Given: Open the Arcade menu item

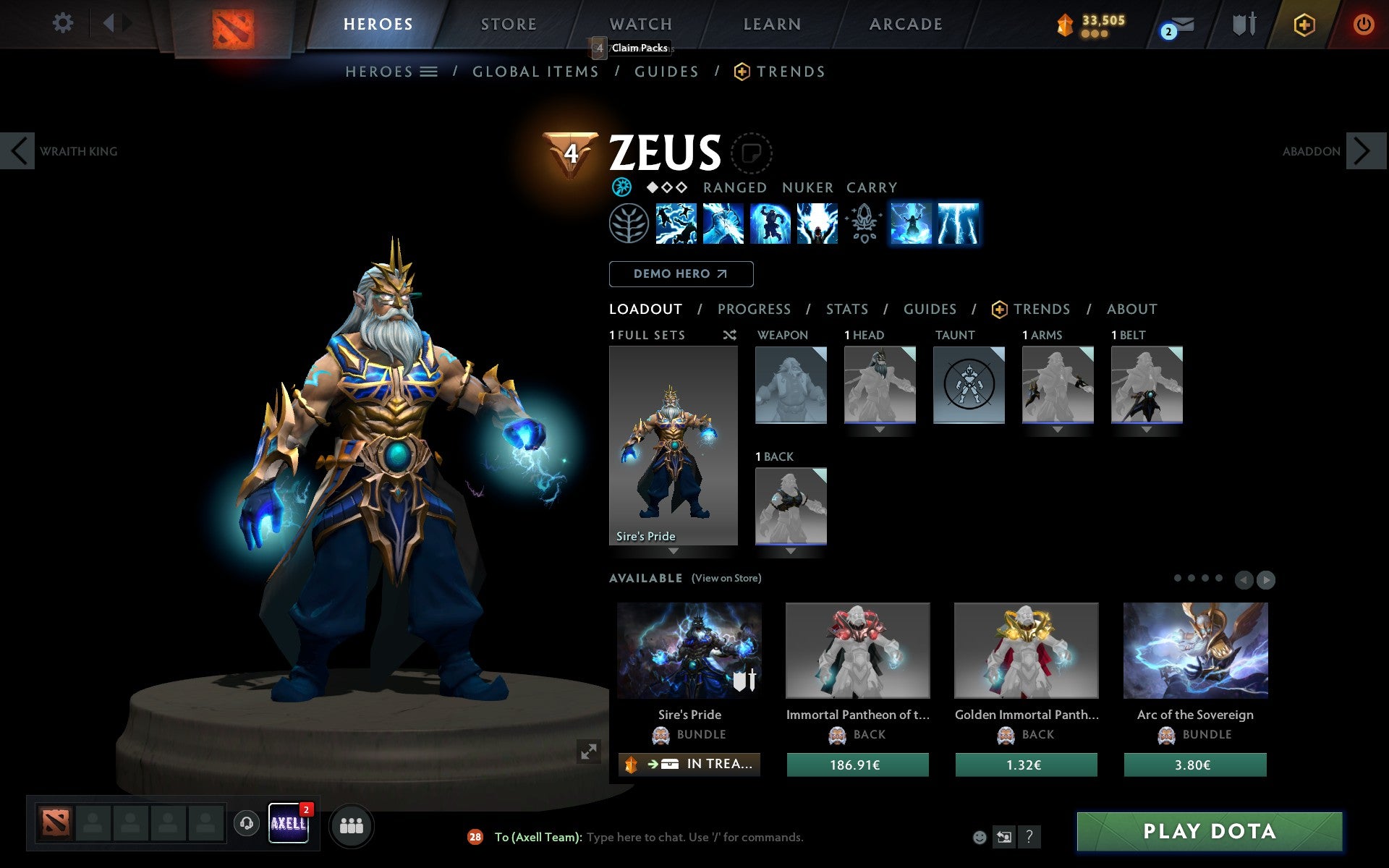Looking at the screenshot, I should coord(904,24).
